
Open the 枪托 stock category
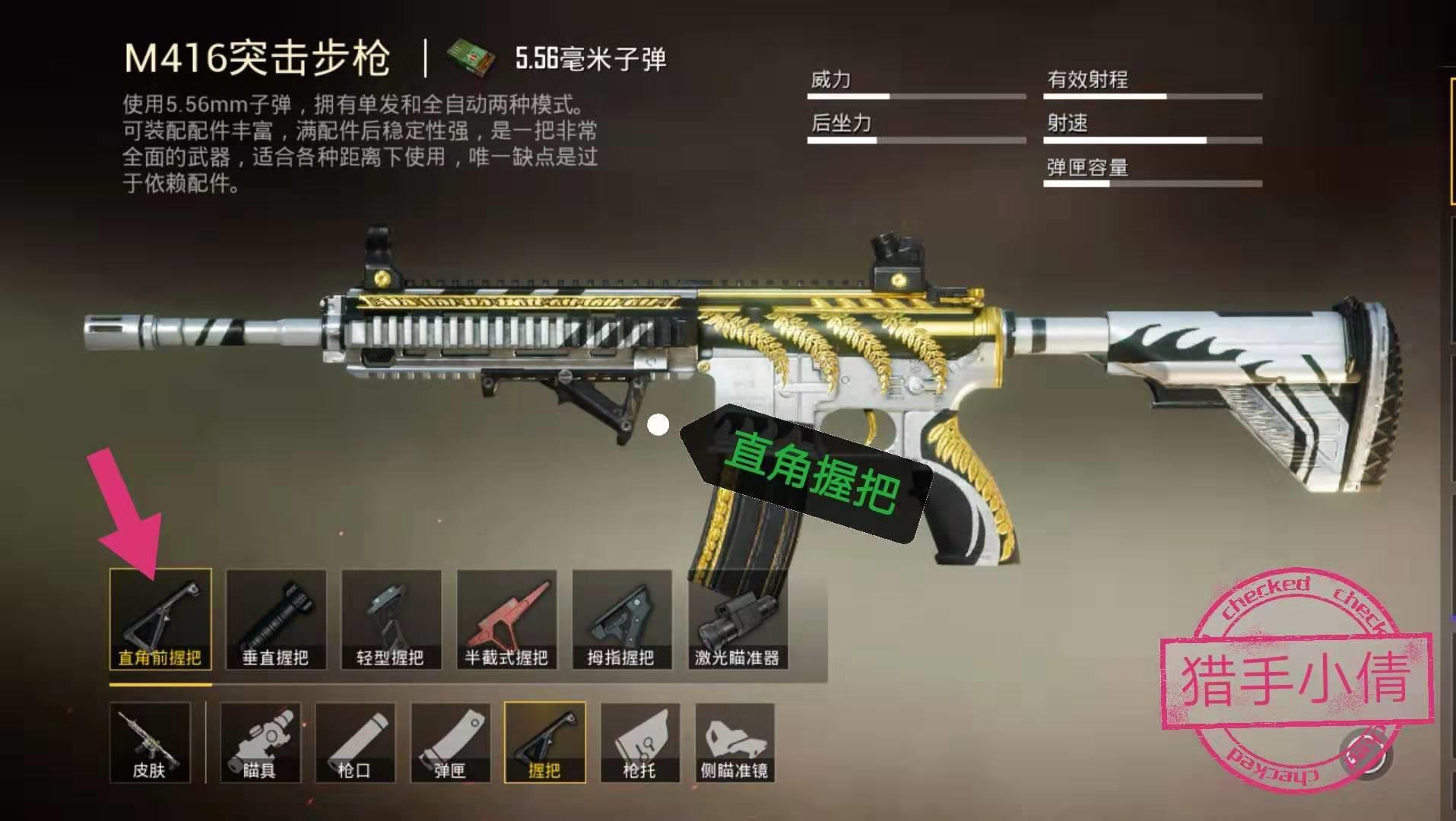(640, 743)
